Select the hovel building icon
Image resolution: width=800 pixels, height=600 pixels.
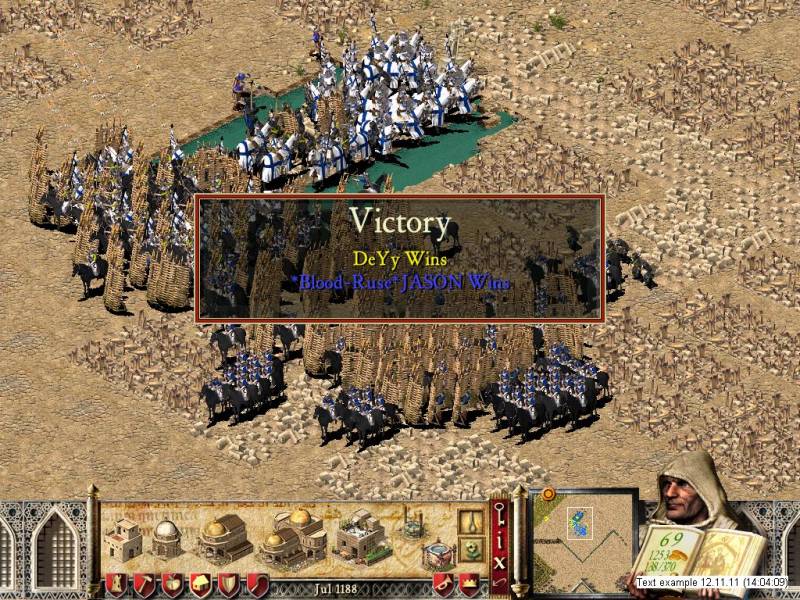(x=125, y=540)
